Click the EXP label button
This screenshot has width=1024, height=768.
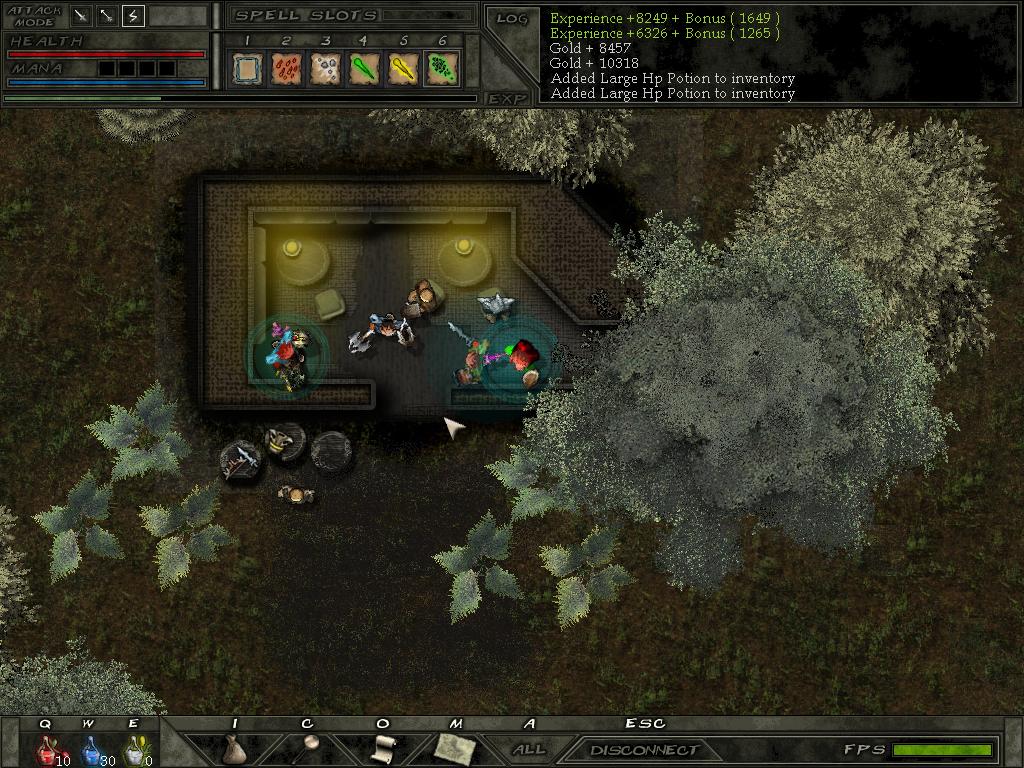(x=508, y=98)
